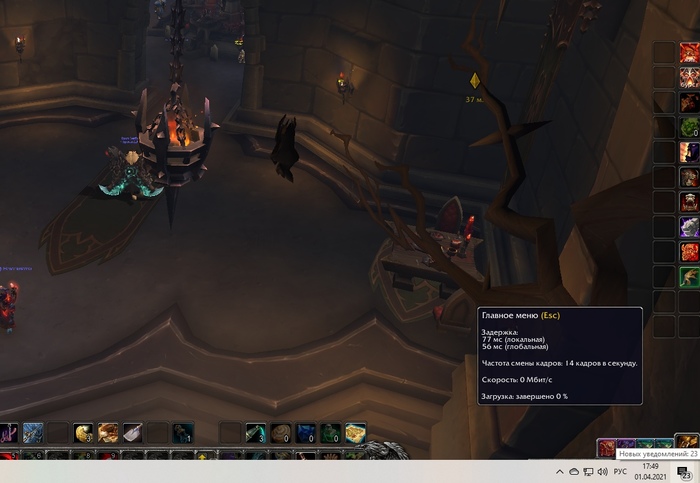This screenshot has width=700, height=483.
Task: Open the backpack in the corner
Action: [687, 441]
